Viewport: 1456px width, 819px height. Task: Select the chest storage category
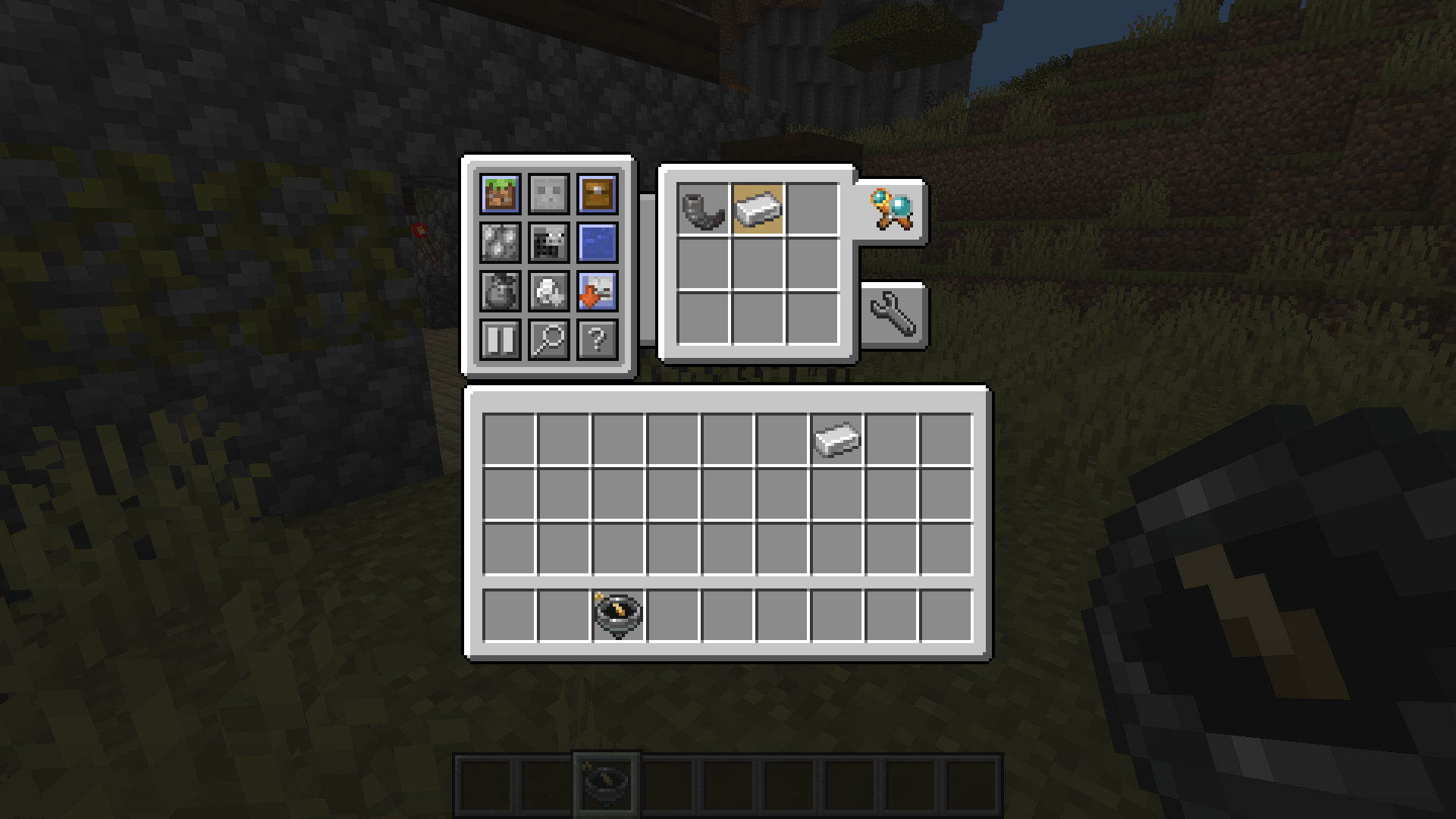[x=598, y=195]
